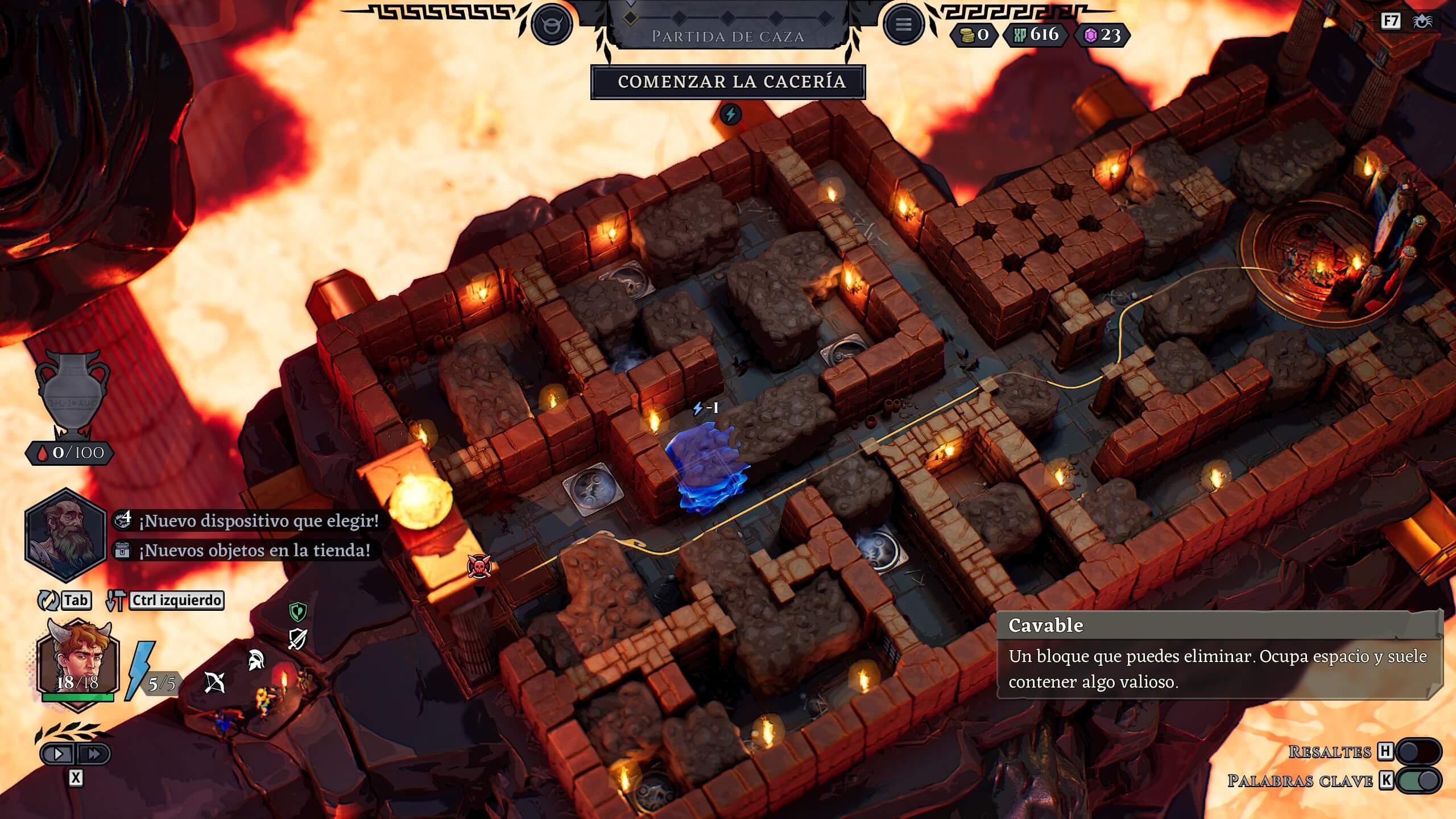The width and height of the screenshot is (1456, 819).
Task: Click the shovel and hammer build icon
Action: pyautogui.click(x=116, y=600)
